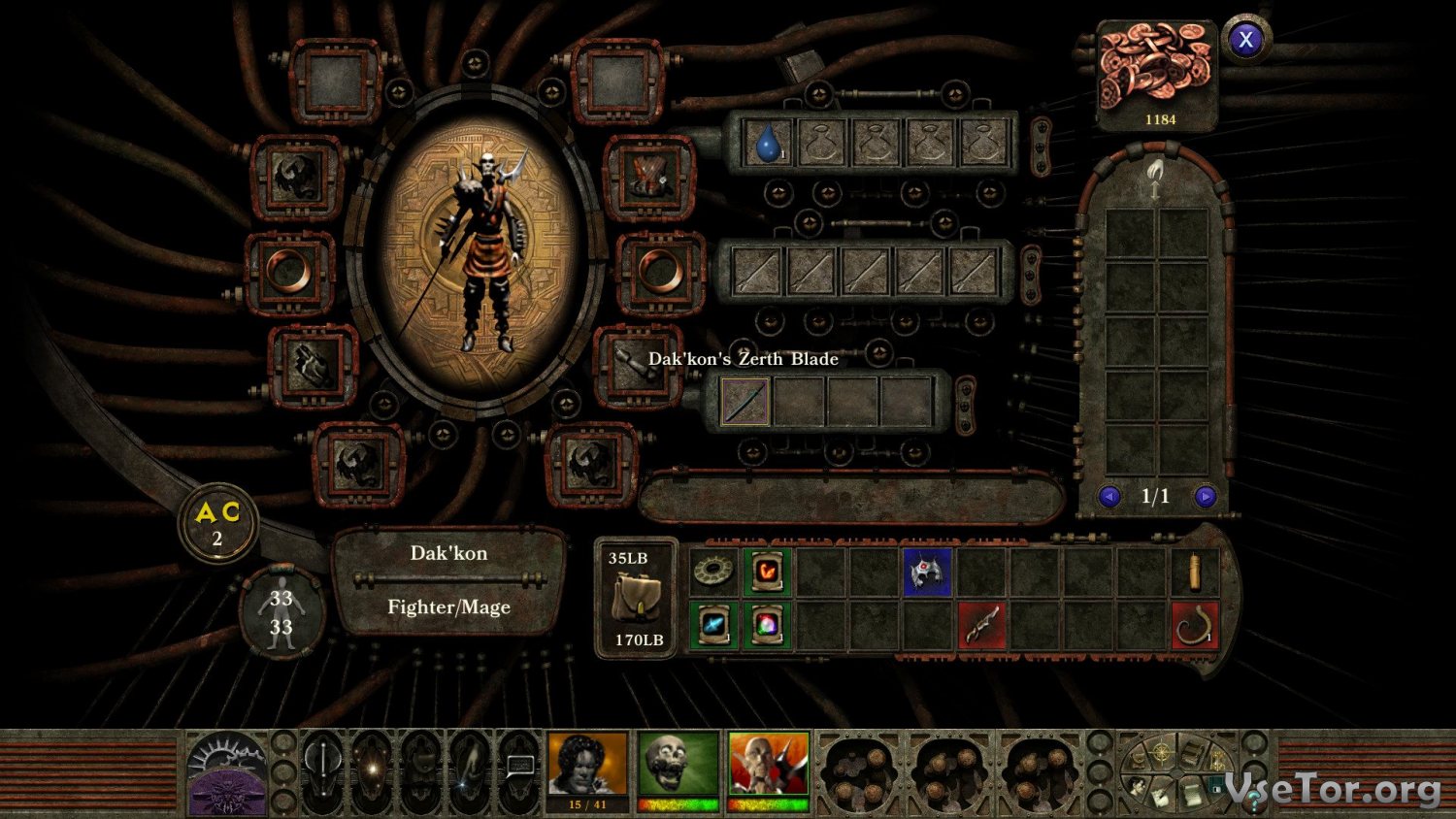Pick the jagged dagger on red background

click(x=980, y=625)
